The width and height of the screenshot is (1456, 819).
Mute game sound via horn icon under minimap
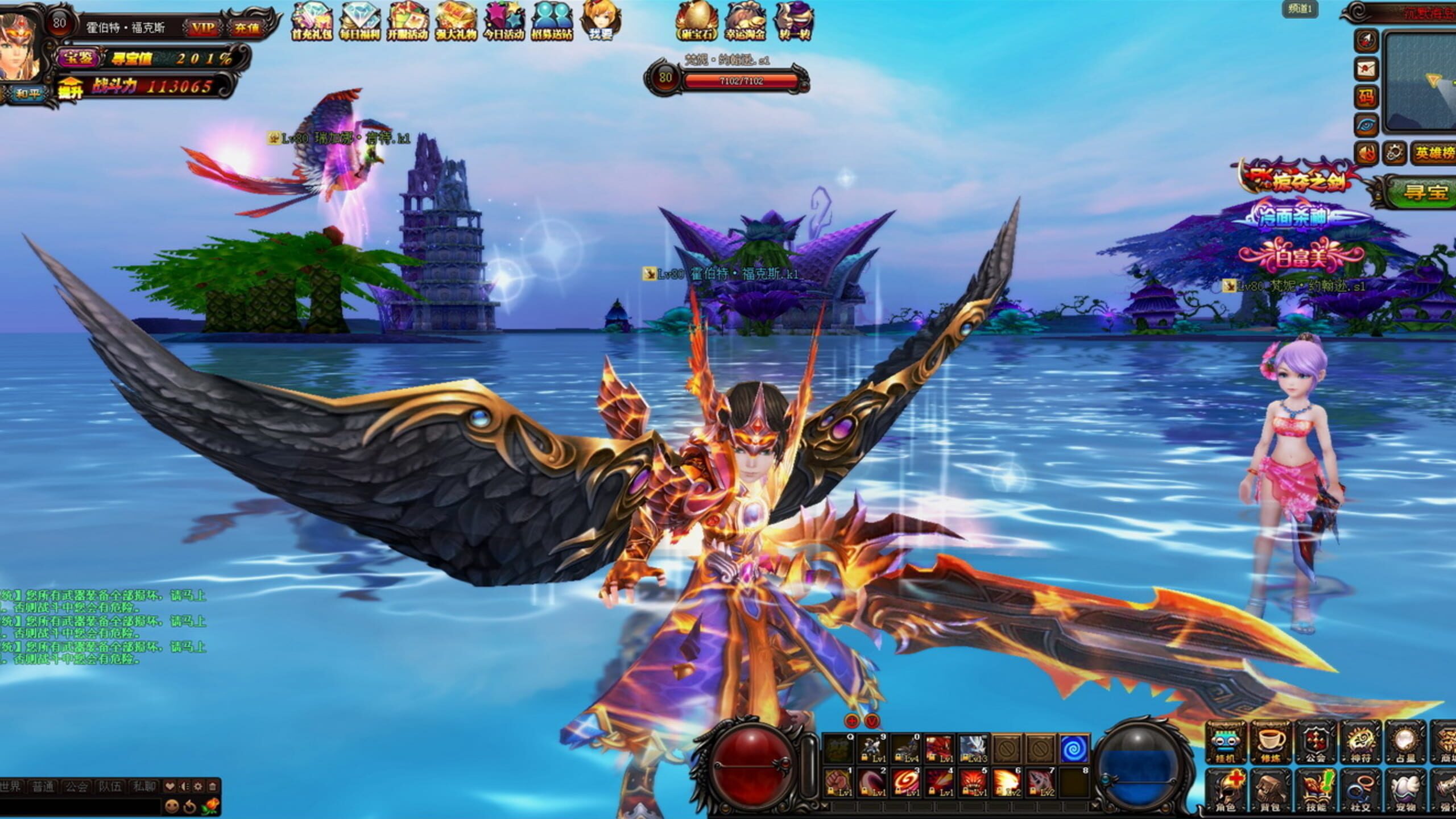pyautogui.click(x=1367, y=152)
